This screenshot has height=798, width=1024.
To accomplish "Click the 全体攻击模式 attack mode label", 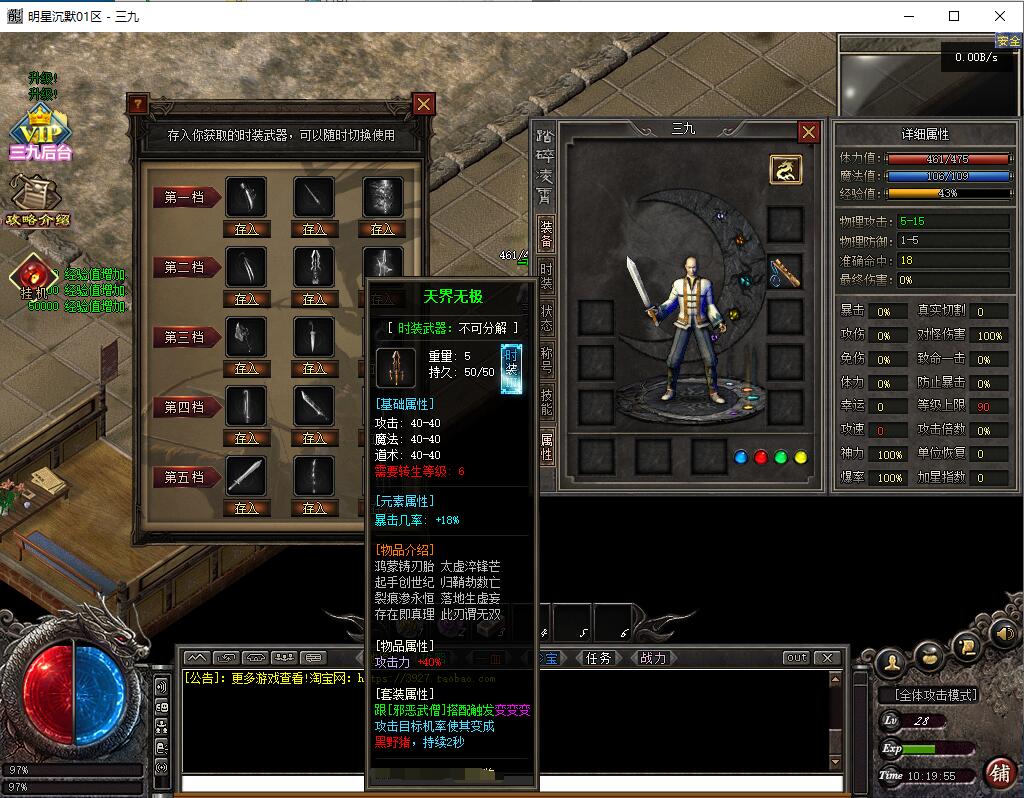I will pos(929,695).
